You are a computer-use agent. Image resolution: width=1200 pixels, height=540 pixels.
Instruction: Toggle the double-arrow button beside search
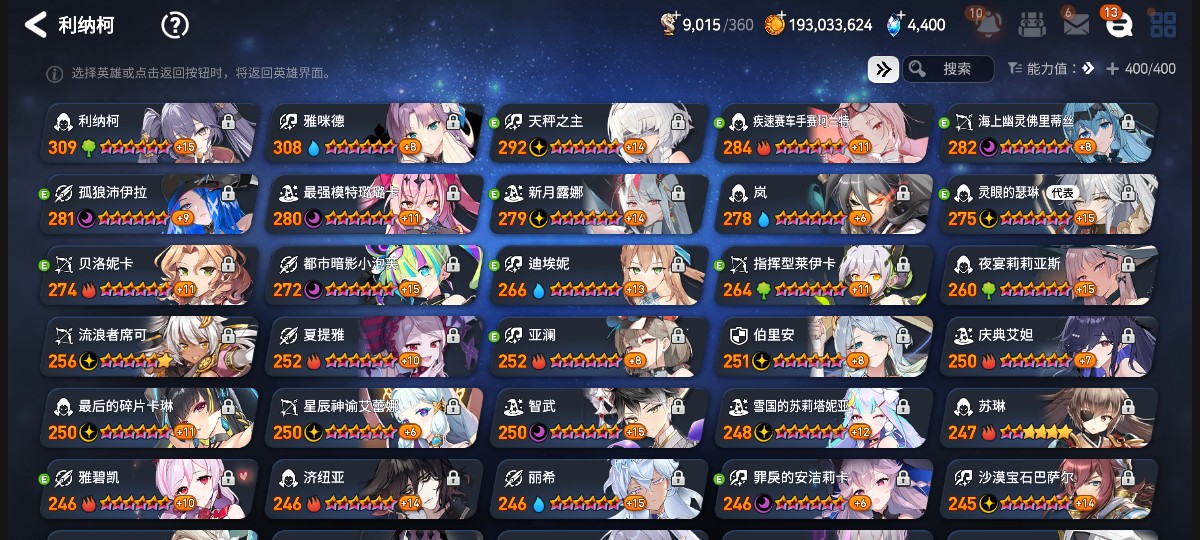point(882,69)
